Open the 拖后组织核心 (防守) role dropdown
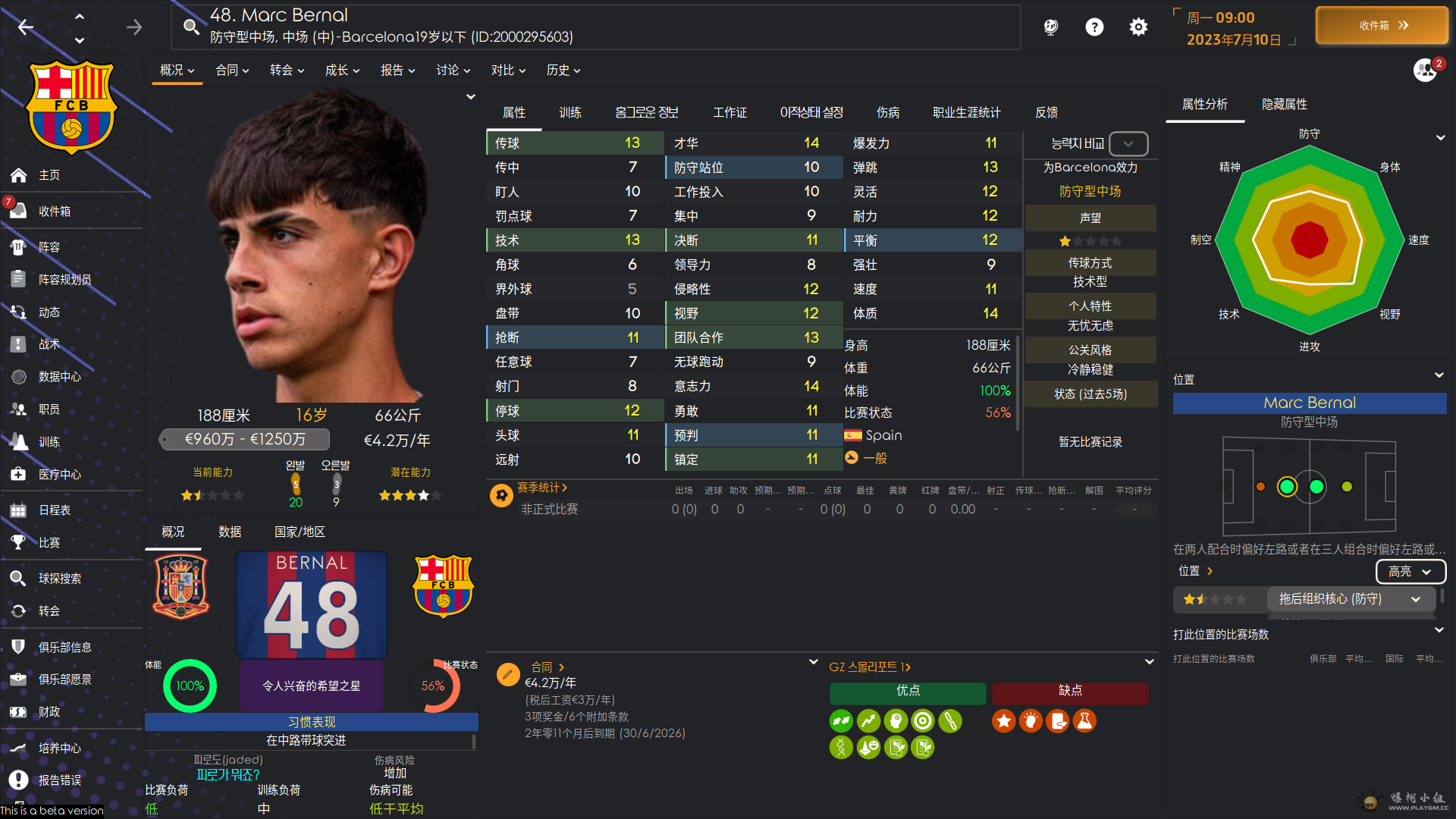 pyautogui.click(x=1349, y=599)
